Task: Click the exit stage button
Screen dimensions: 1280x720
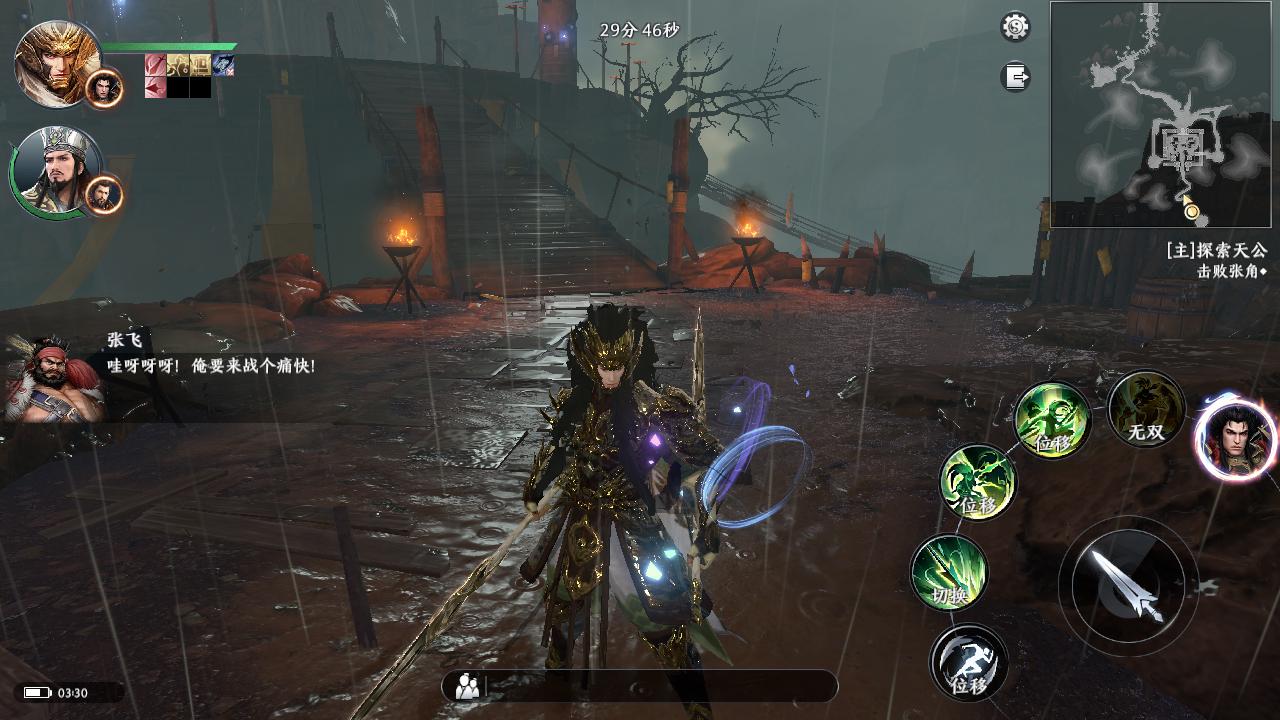Action: [x=1015, y=77]
